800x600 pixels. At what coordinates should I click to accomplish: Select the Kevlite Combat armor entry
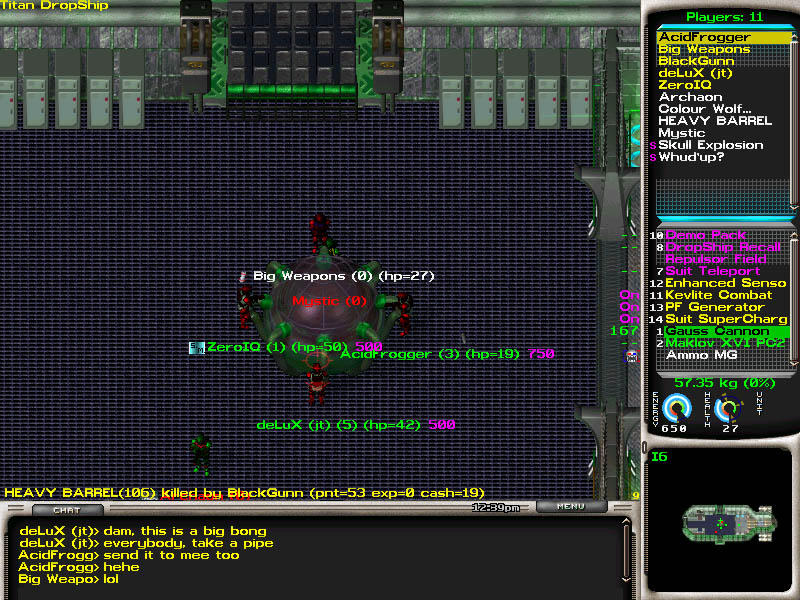(718, 295)
